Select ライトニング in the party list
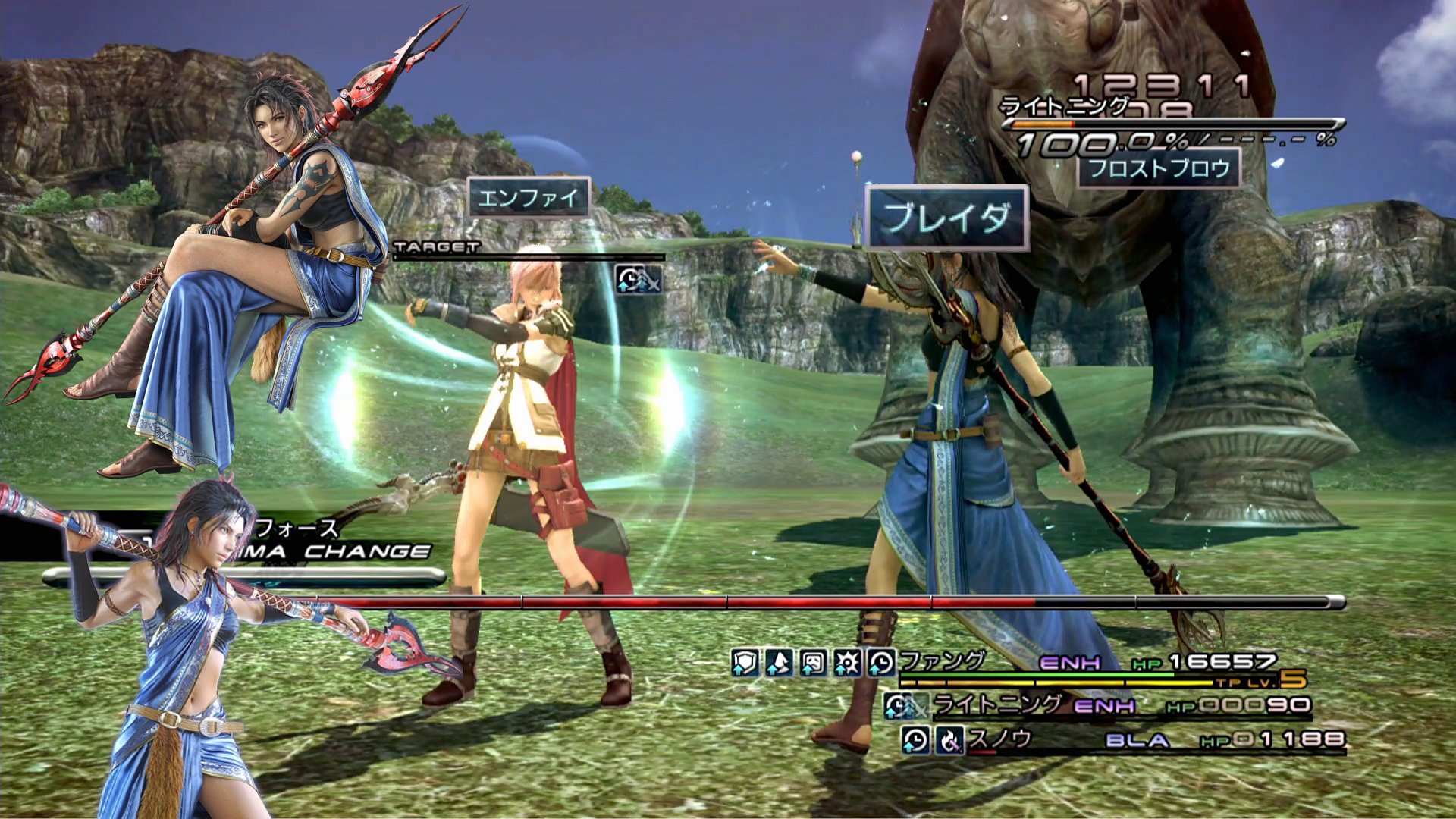 point(996,704)
